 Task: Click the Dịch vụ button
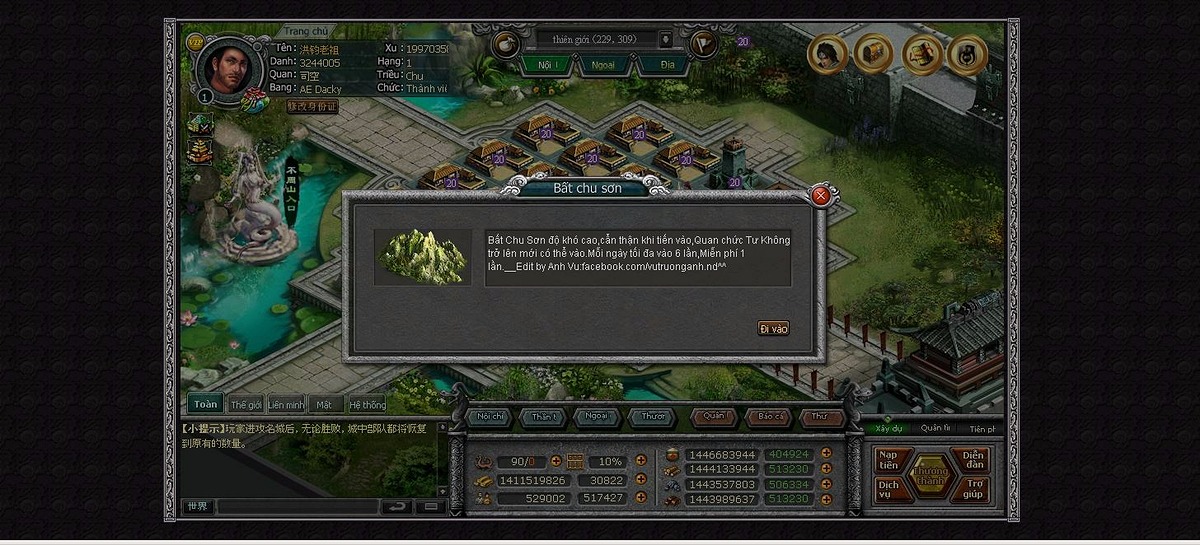click(889, 489)
